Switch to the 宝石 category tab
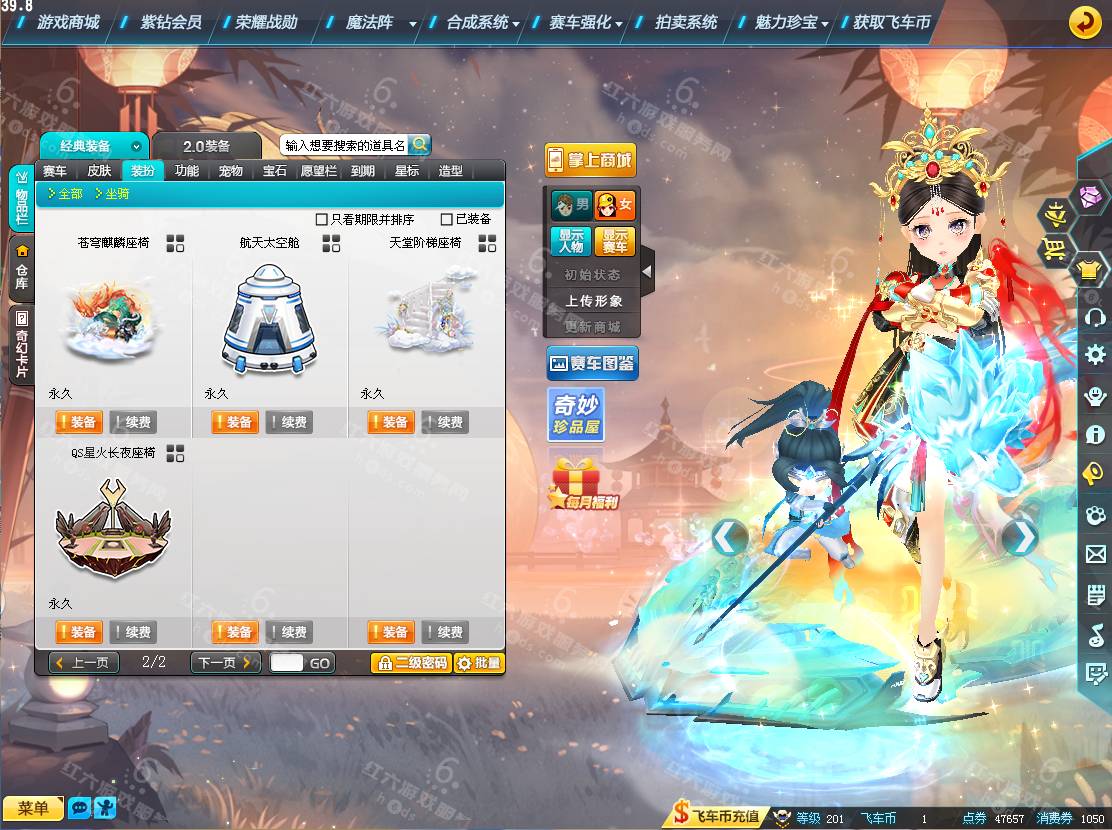The width and height of the screenshot is (1112, 830). click(275, 171)
